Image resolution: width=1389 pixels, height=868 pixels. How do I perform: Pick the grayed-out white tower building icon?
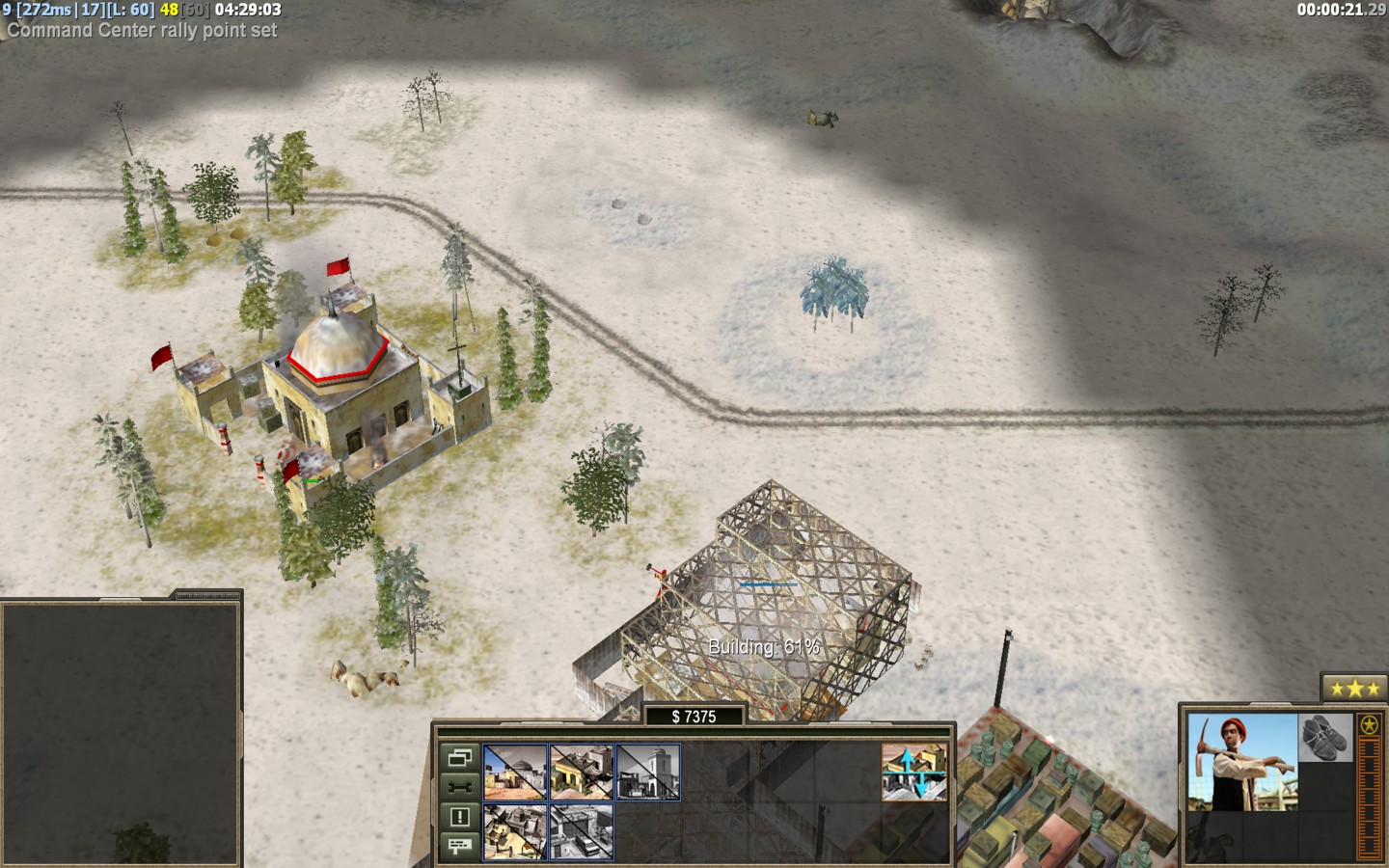point(648,772)
